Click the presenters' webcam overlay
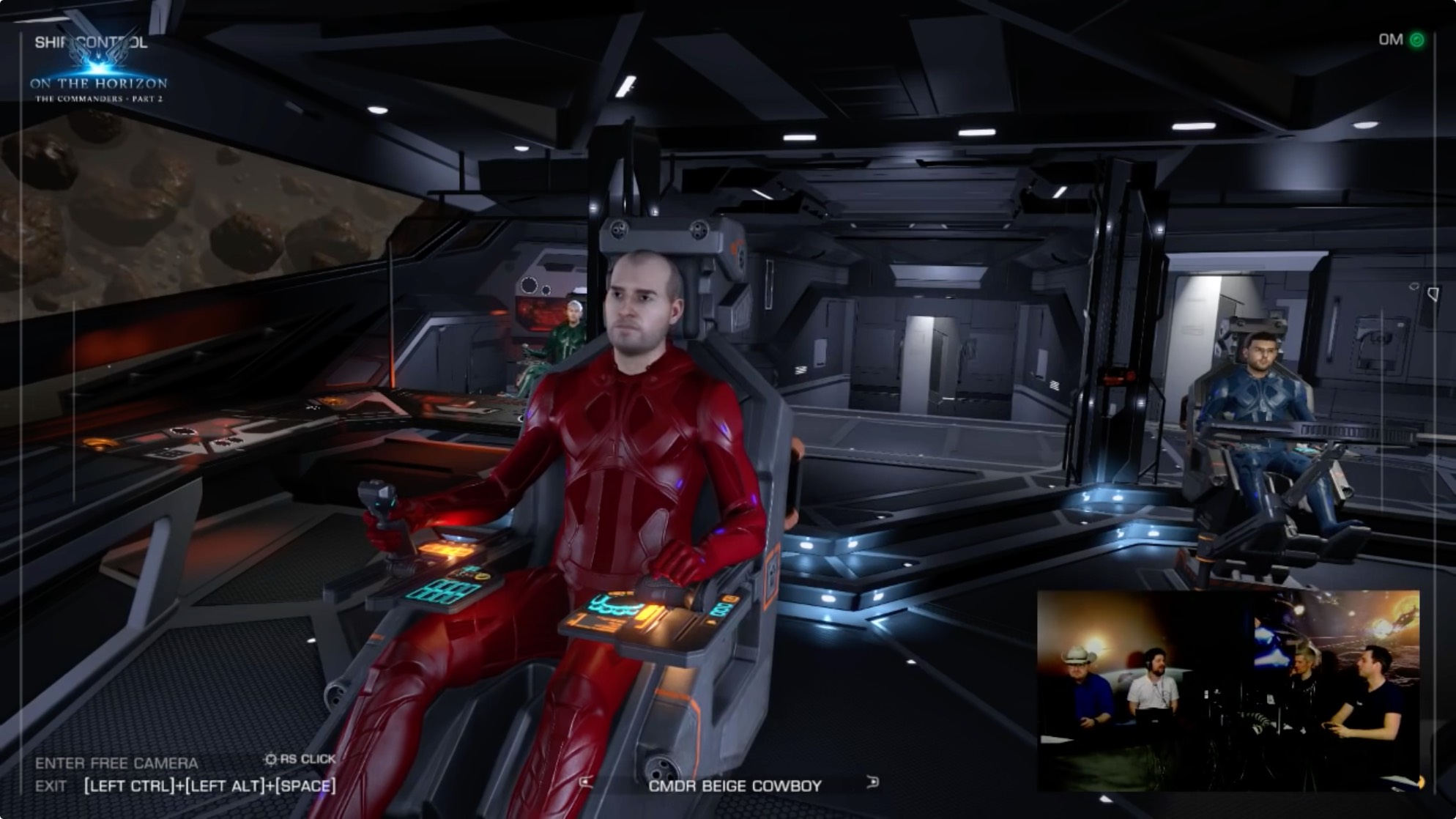1456x819 pixels. click(1227, 690)
